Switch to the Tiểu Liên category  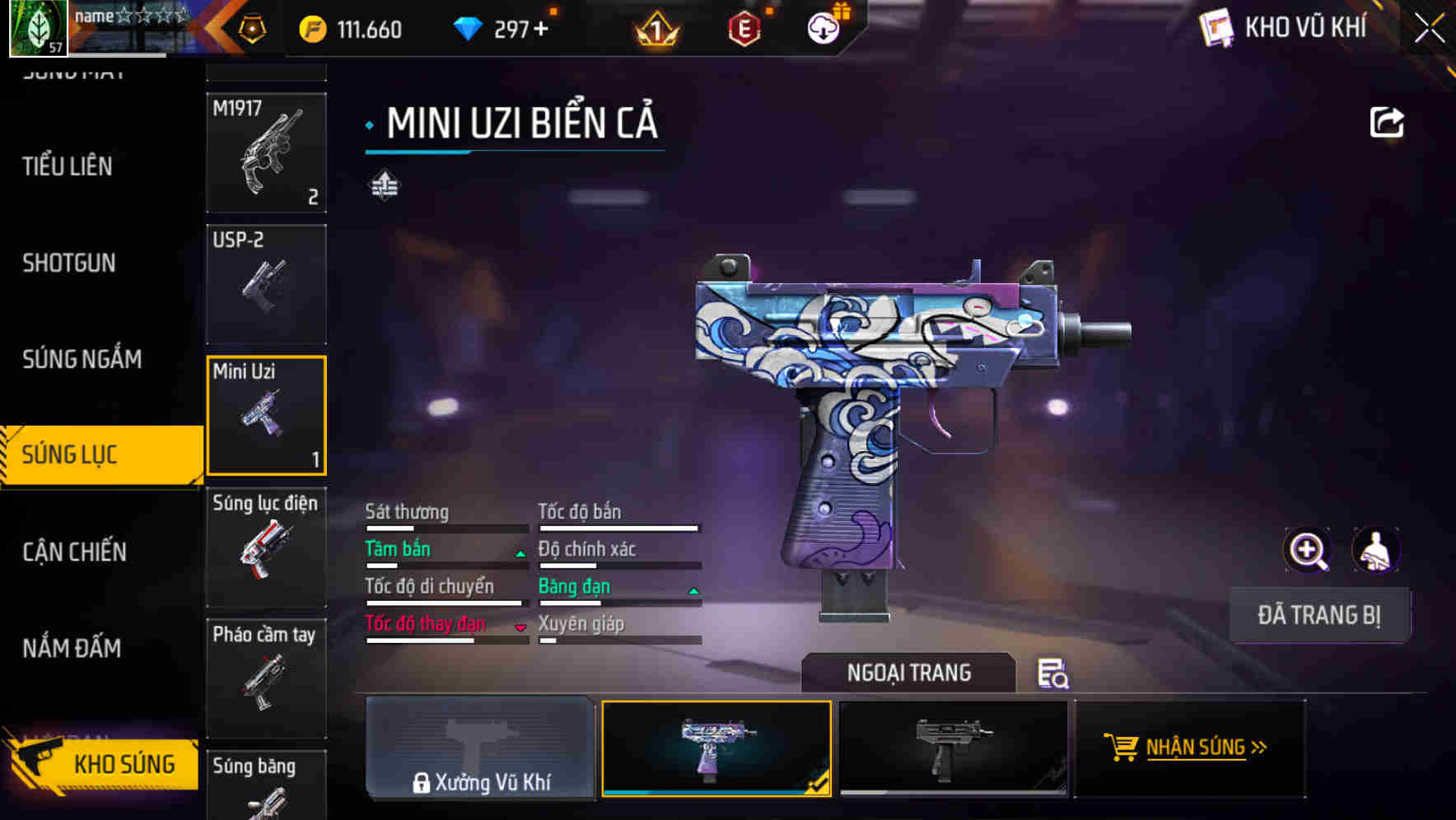click(x=68, y=166)
